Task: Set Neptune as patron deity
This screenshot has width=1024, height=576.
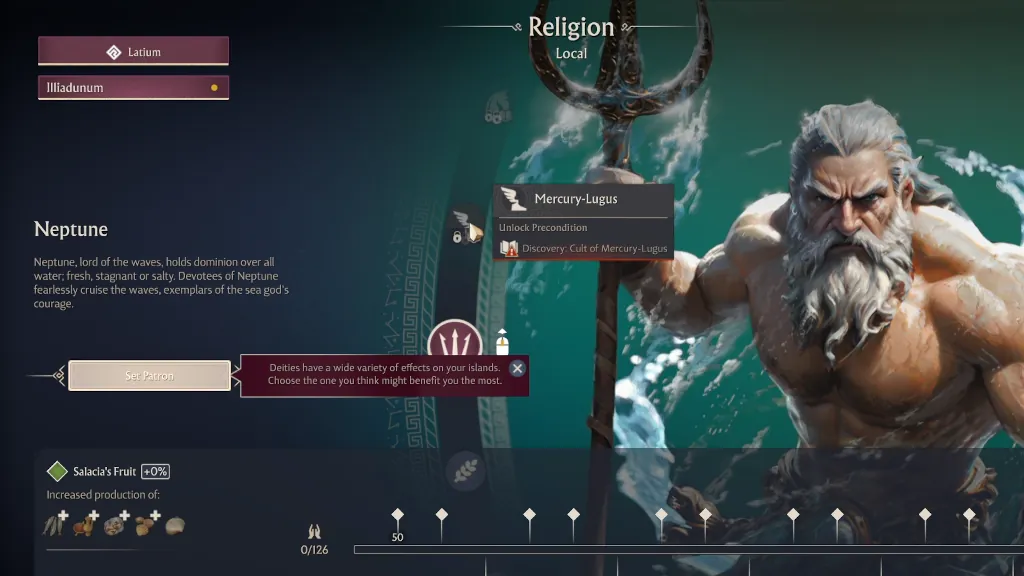Action: 150,376
